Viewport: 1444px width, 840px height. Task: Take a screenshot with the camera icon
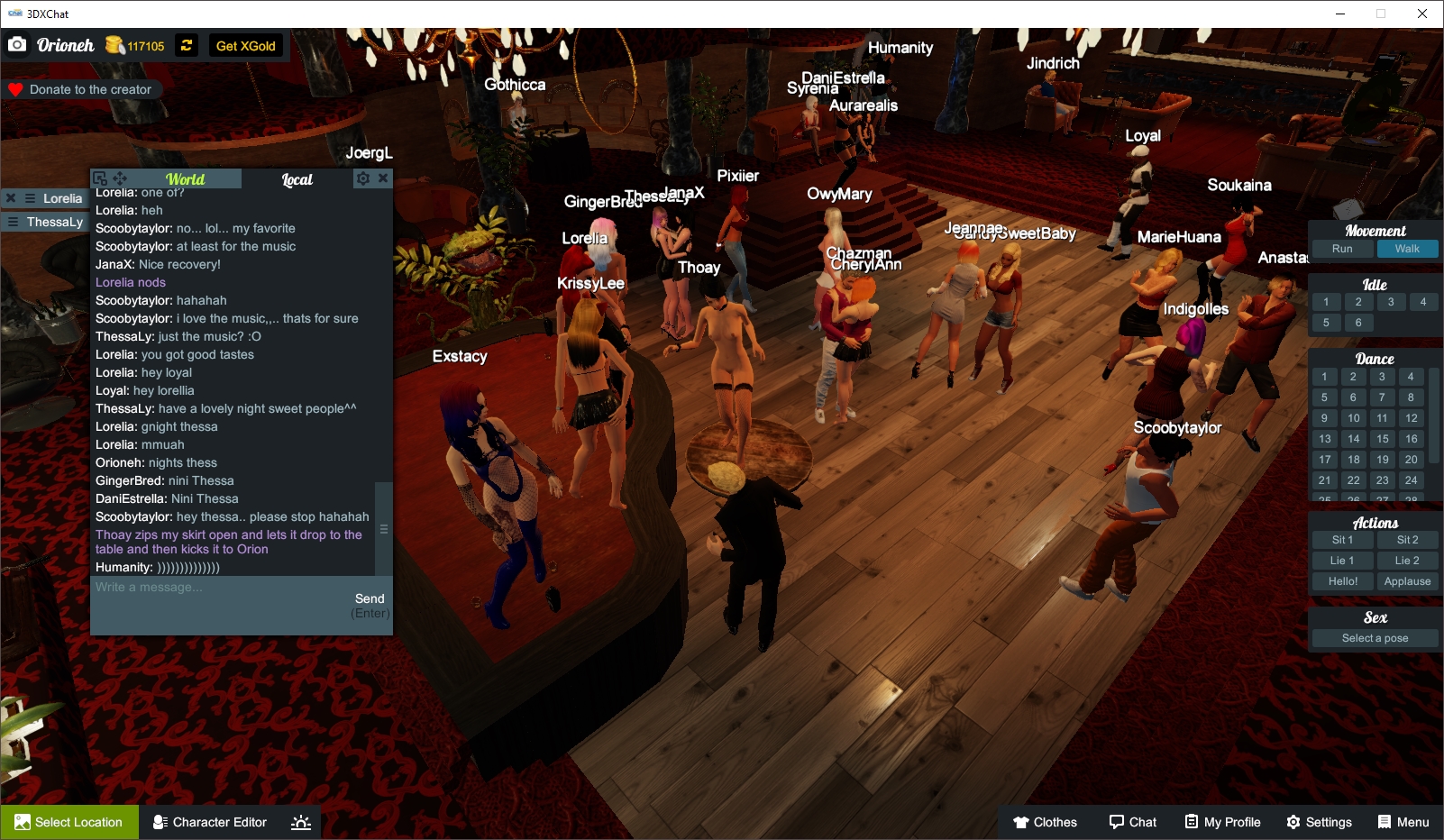coord(17,44)
